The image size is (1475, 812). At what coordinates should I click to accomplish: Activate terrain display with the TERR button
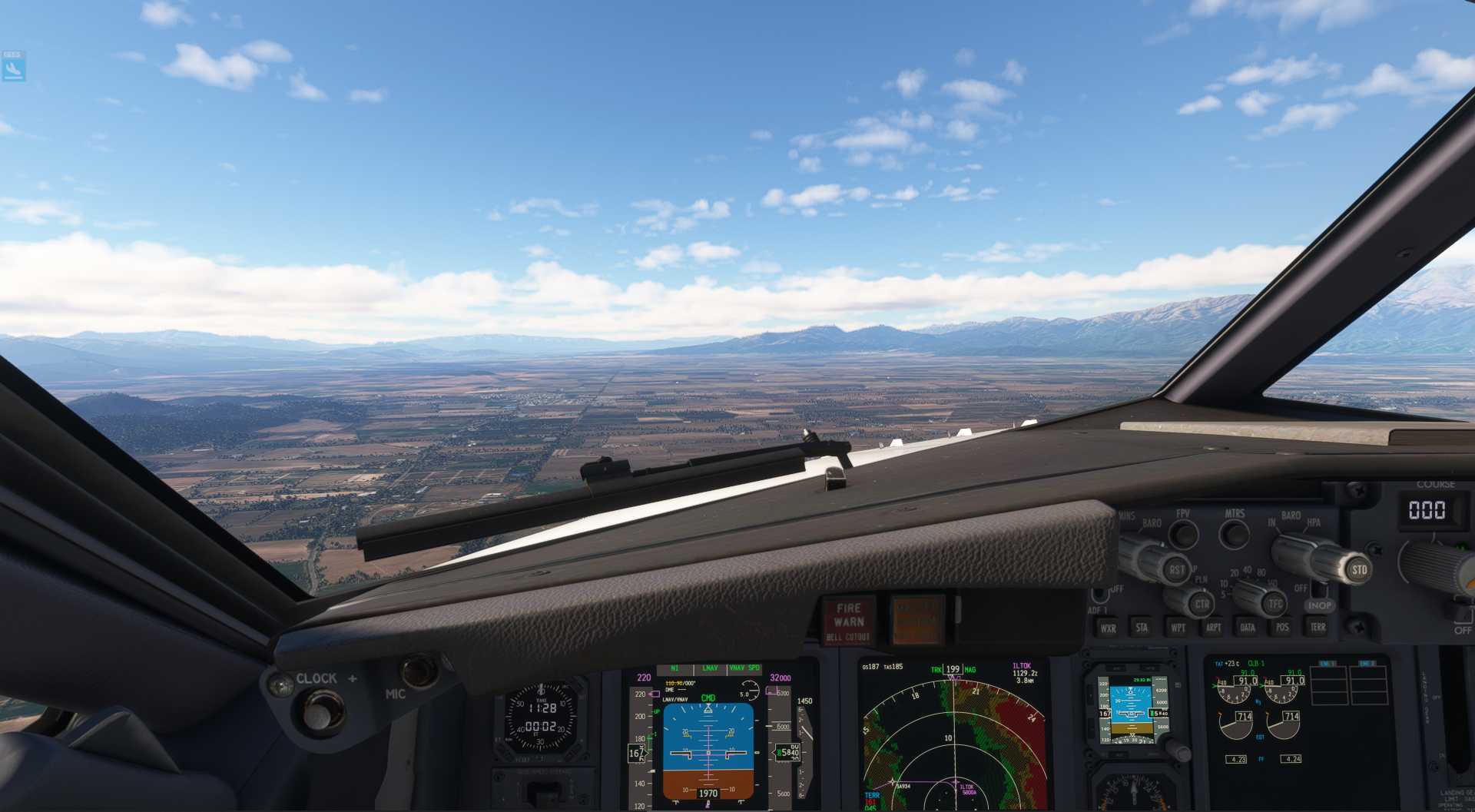click(1319, 628)
